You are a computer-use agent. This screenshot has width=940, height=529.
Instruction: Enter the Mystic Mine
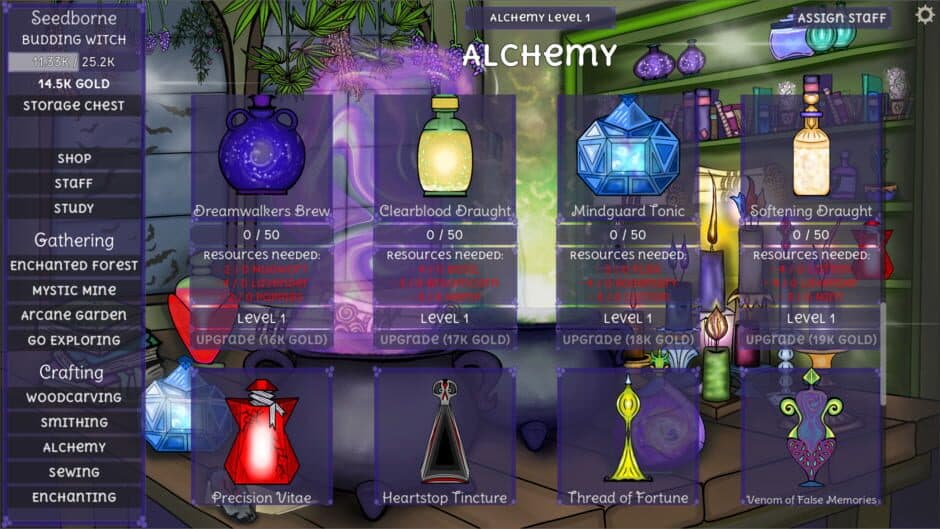point(74,290)
